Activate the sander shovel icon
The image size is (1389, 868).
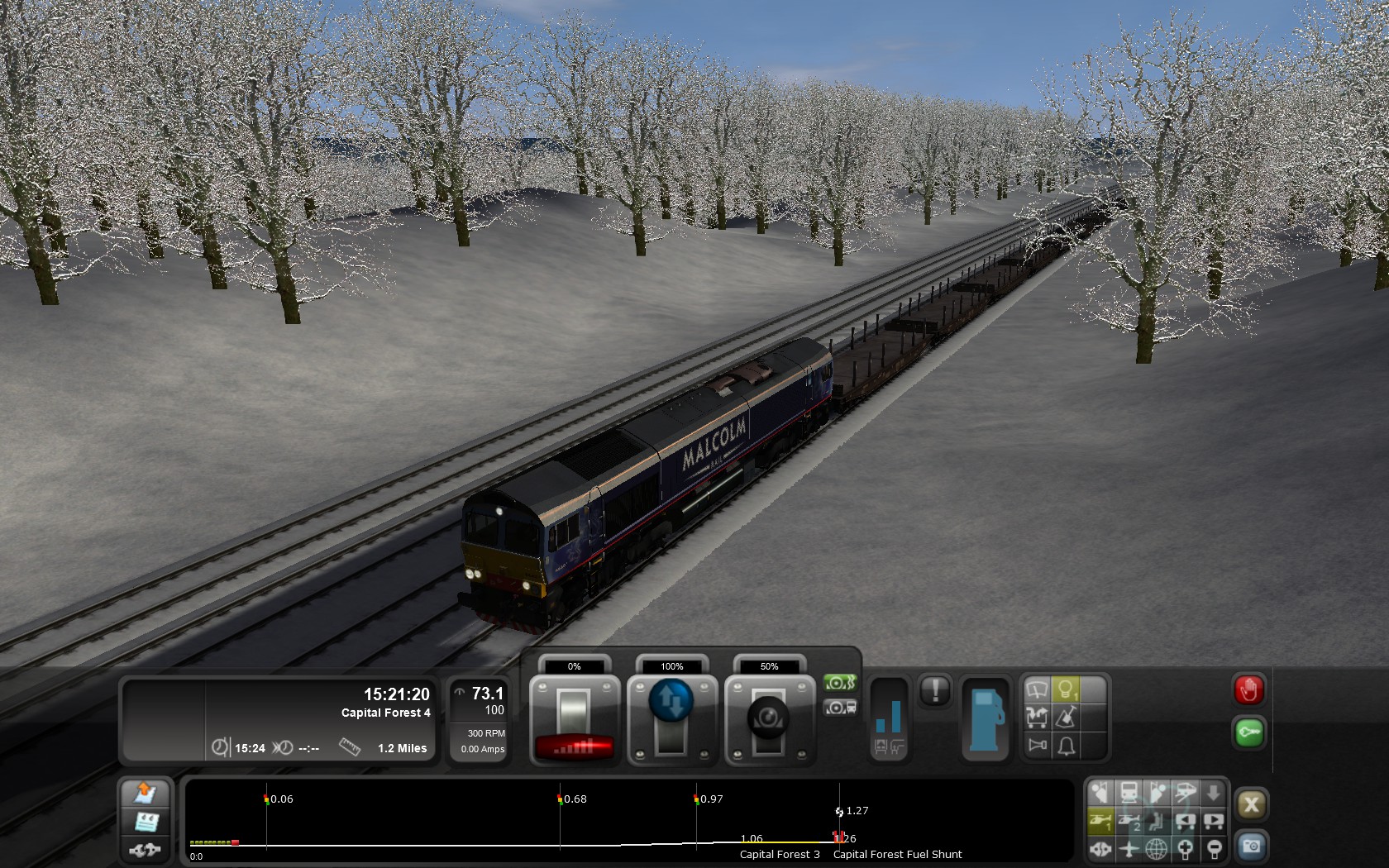click(x=1066, y=717)
